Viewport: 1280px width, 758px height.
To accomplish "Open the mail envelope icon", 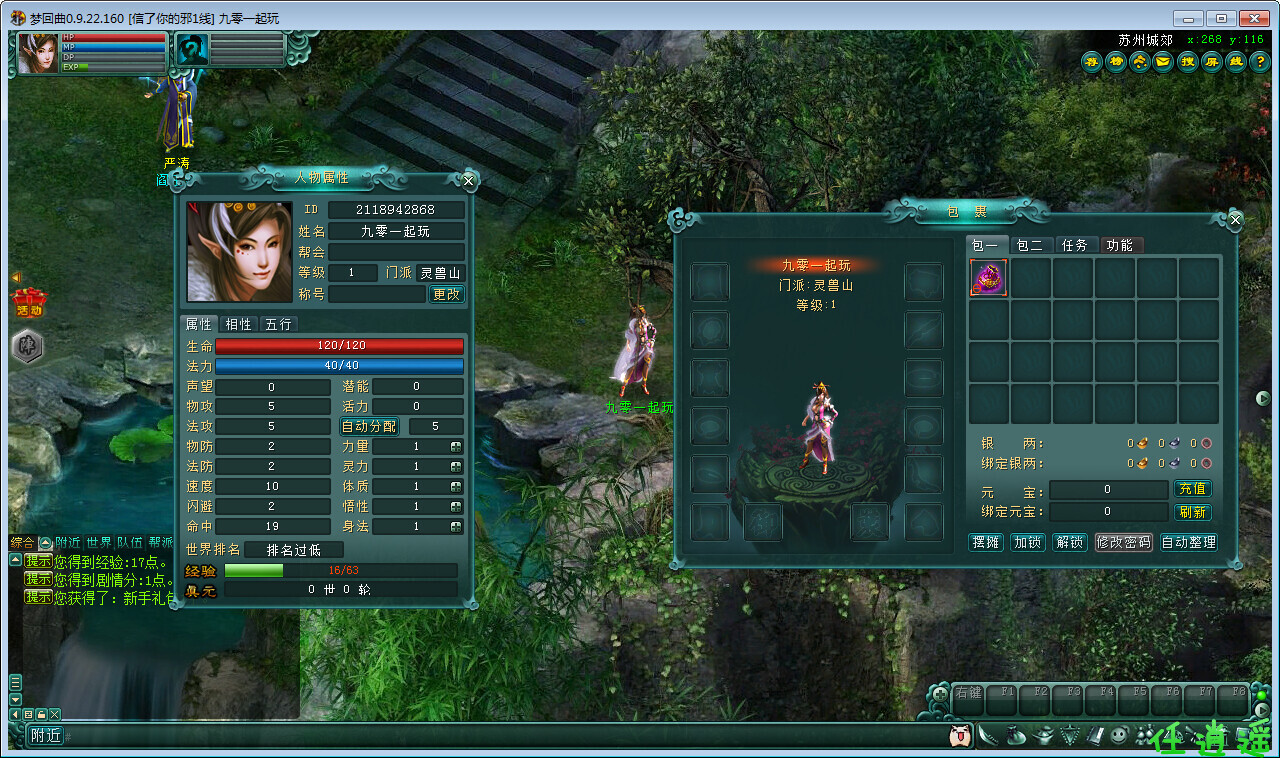I will click(1163, 62).
